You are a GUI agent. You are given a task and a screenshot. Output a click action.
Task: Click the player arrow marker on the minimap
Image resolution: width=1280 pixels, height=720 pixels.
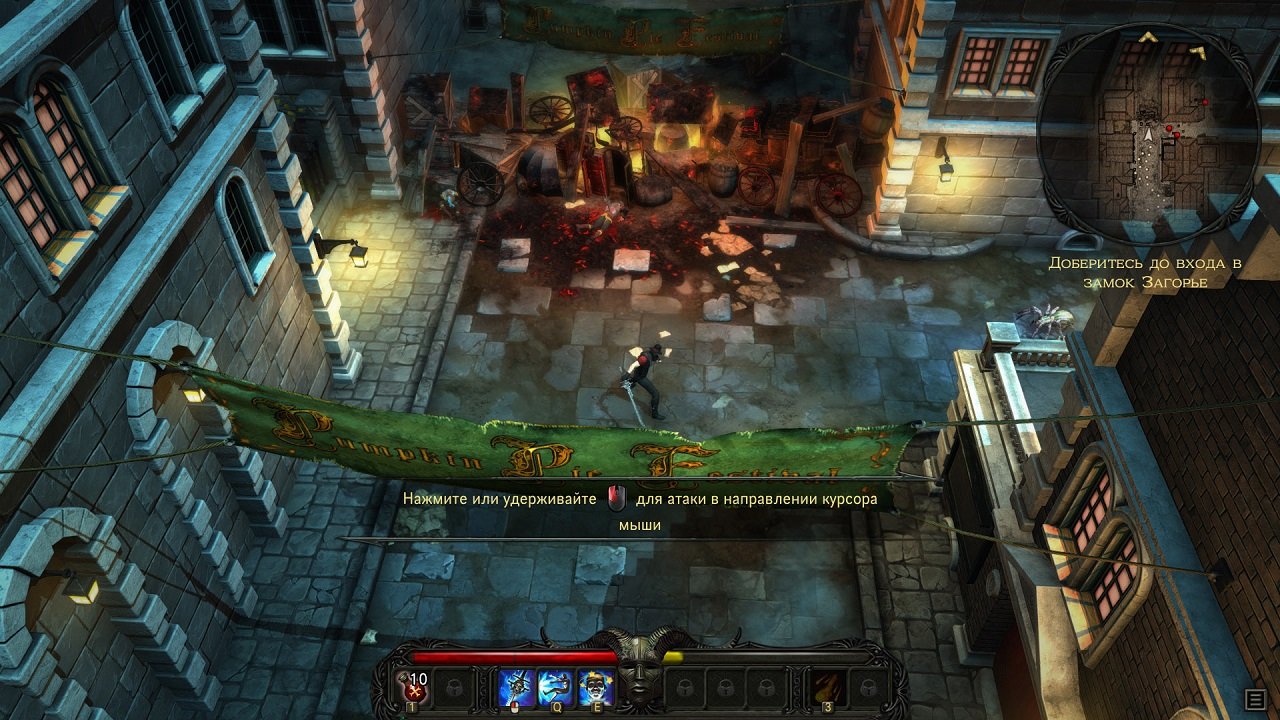(1148, 136)
